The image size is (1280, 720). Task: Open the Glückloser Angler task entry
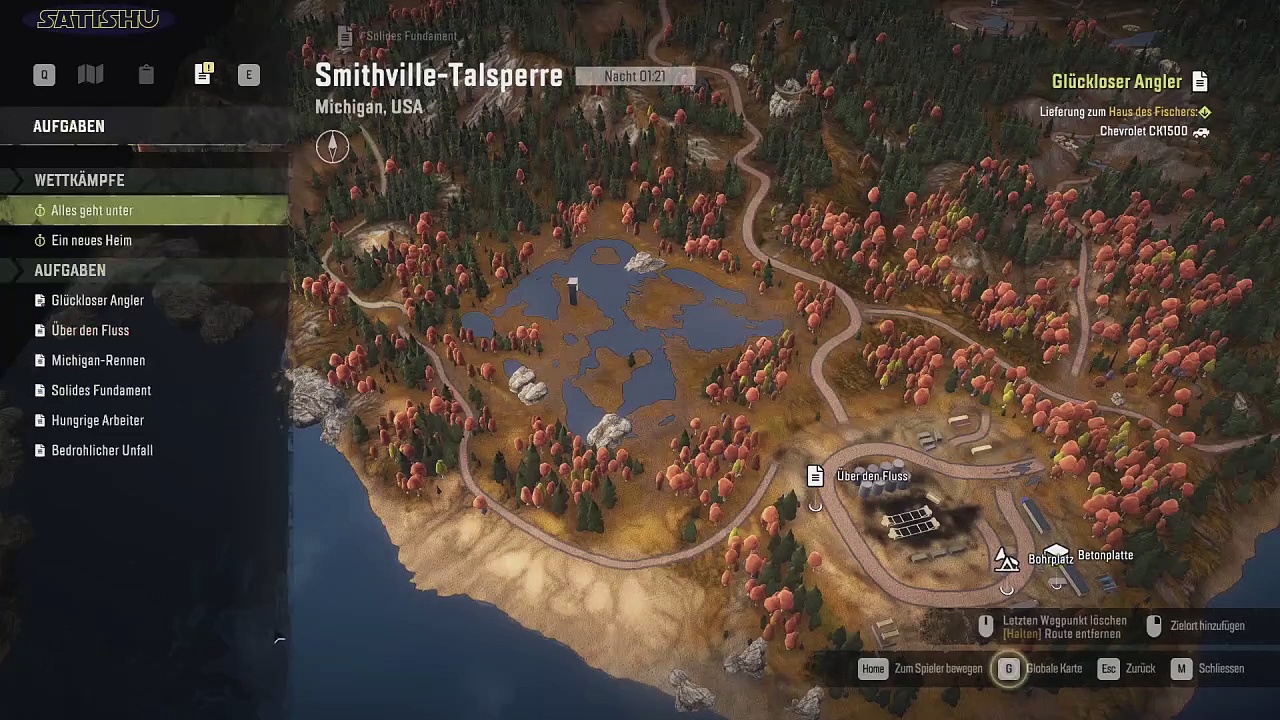pyautogui.click(x=97, y=301)
